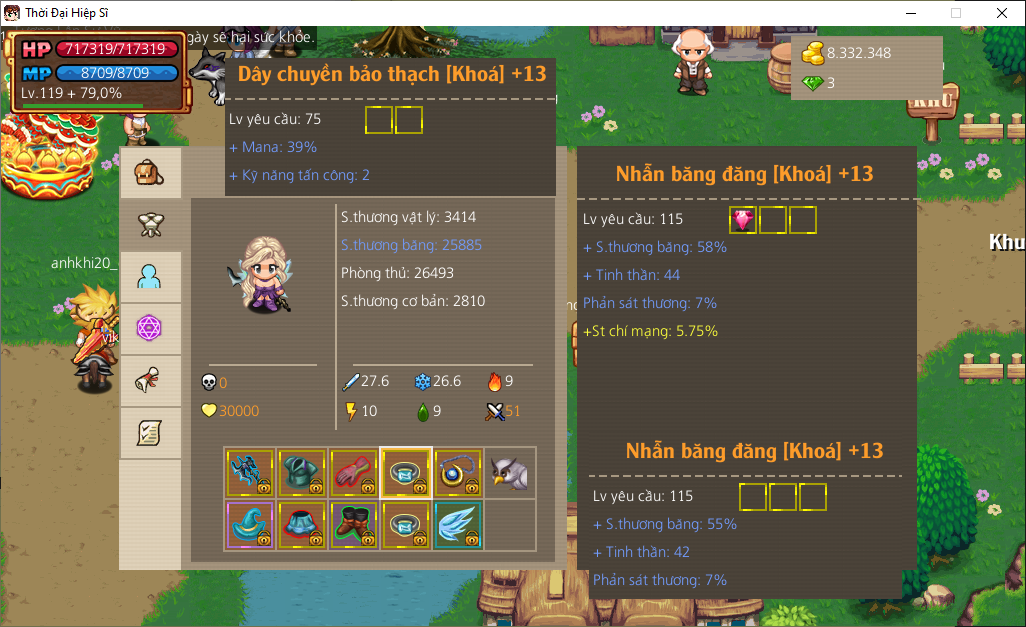
Task: Select the white owl pet slot
Action: (510, 473)
